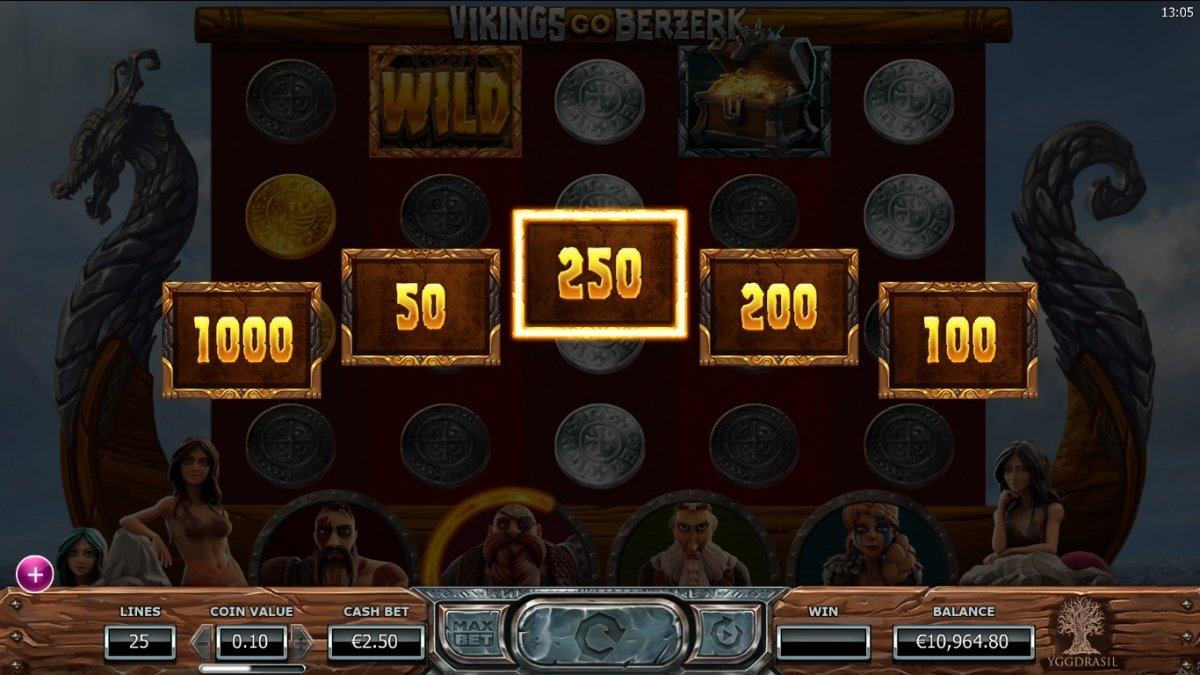Open the pink plus menu button
The height and width of the screenshot is (675, 1200).
click(x=35, y=575)
